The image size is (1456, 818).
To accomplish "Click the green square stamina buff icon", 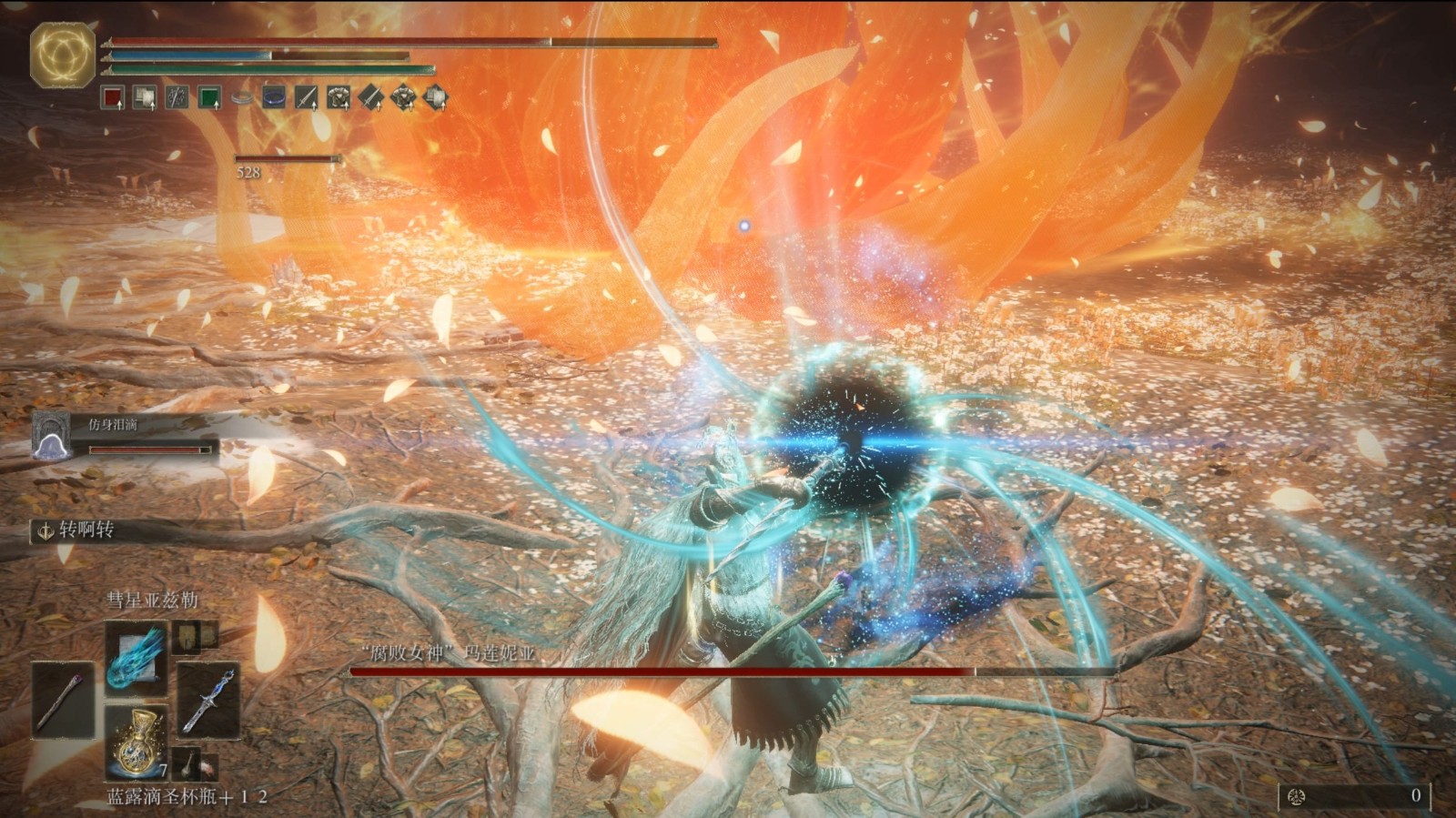I will pos(210,97).
